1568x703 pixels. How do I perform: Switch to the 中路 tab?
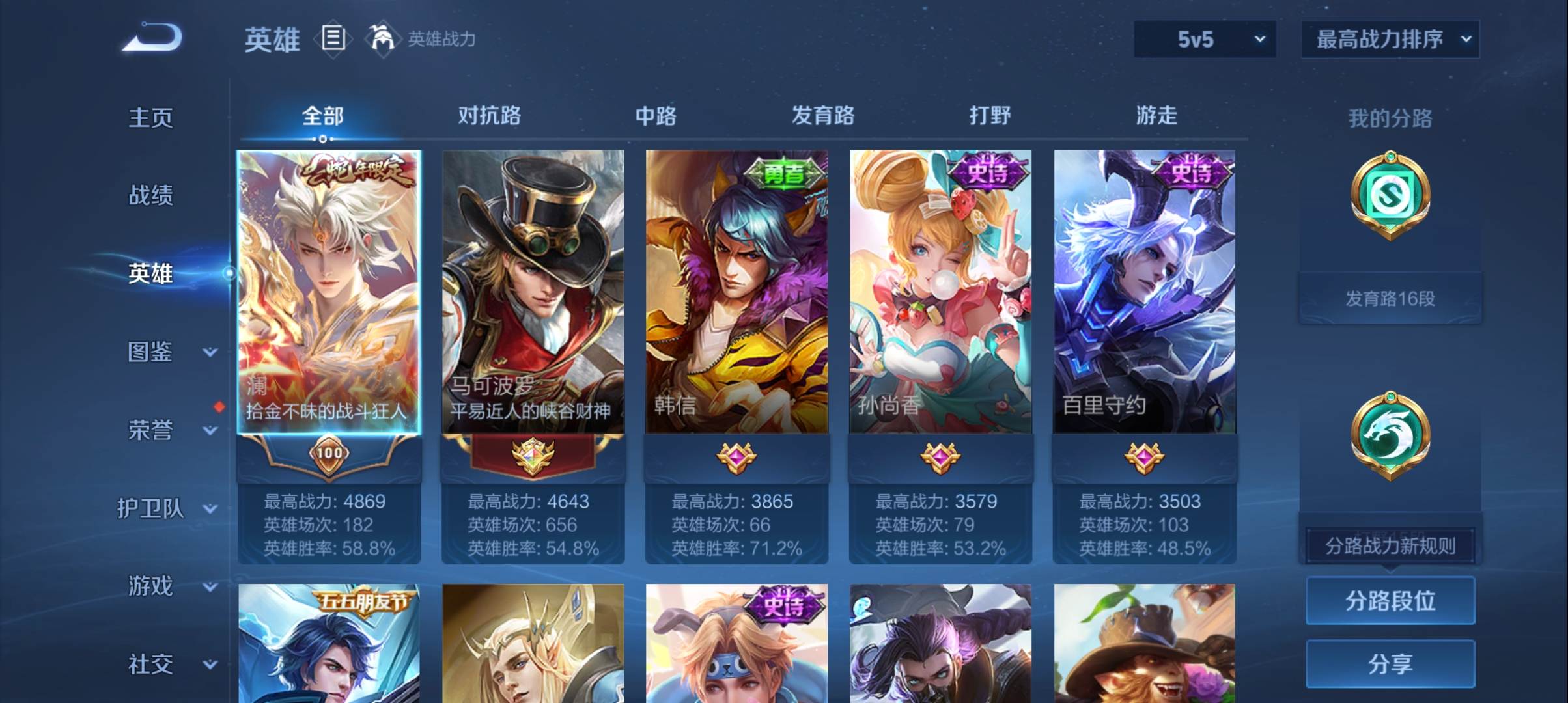point(656,116)
